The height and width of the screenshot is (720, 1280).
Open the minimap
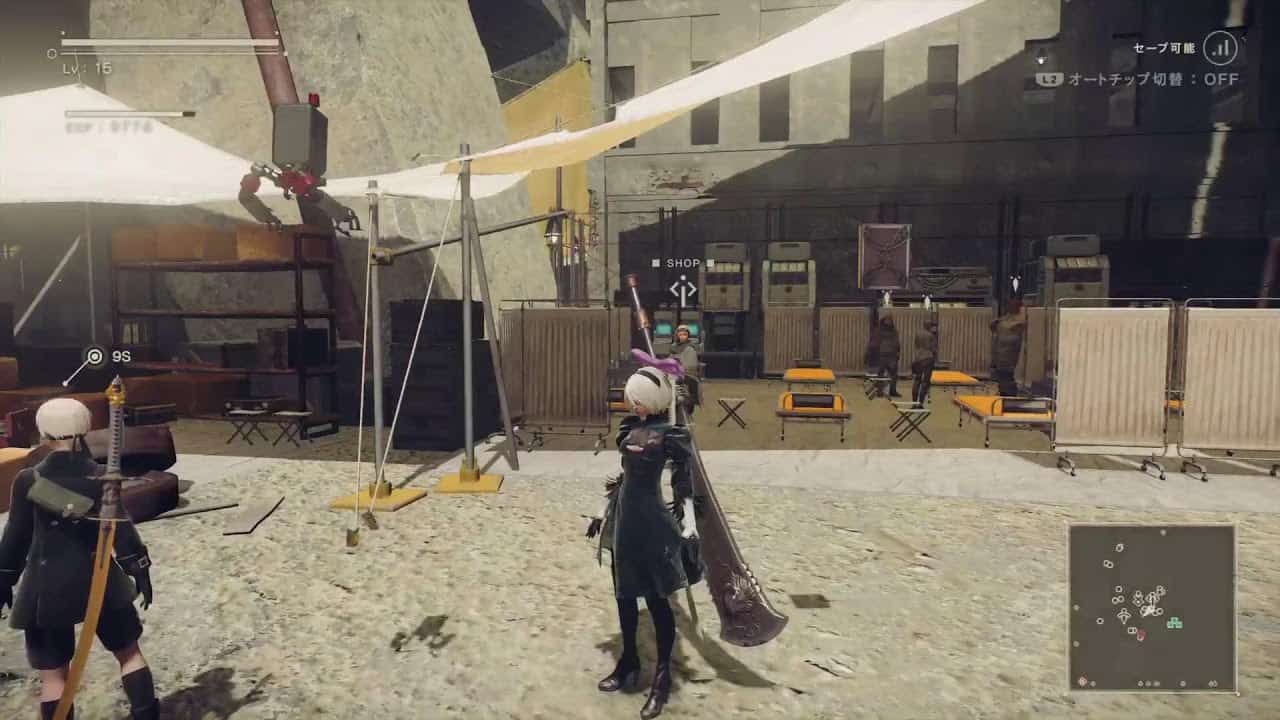tap(1151, 607)
